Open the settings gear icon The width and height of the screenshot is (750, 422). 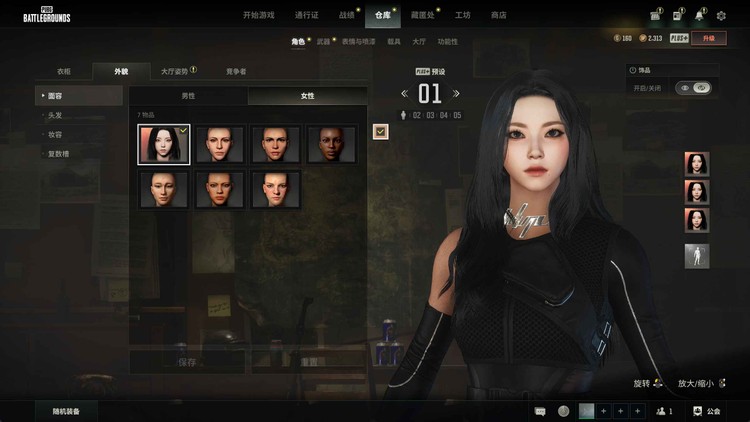tap(722, 15)
